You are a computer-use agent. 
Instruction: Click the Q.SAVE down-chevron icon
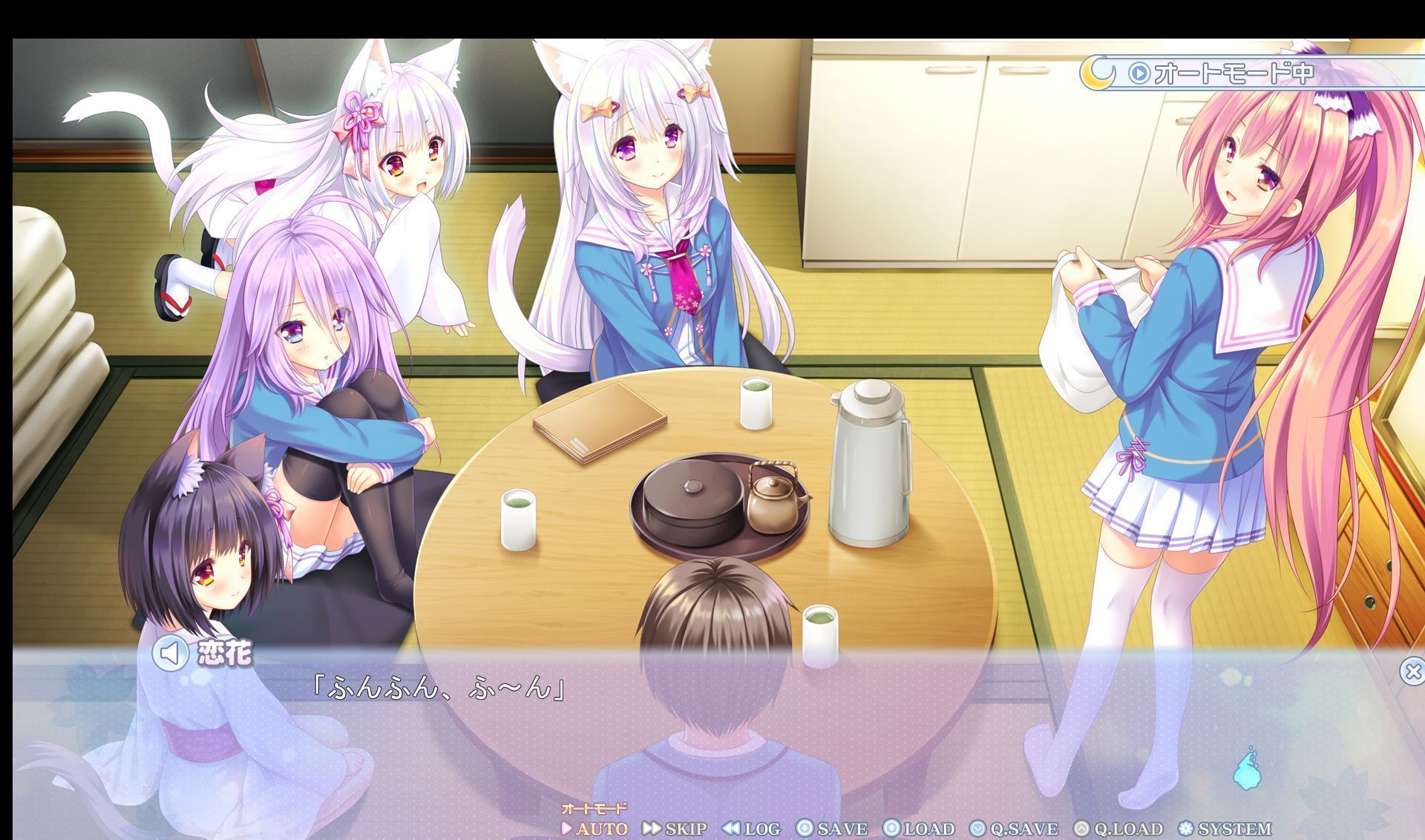[x=977, y=829]
